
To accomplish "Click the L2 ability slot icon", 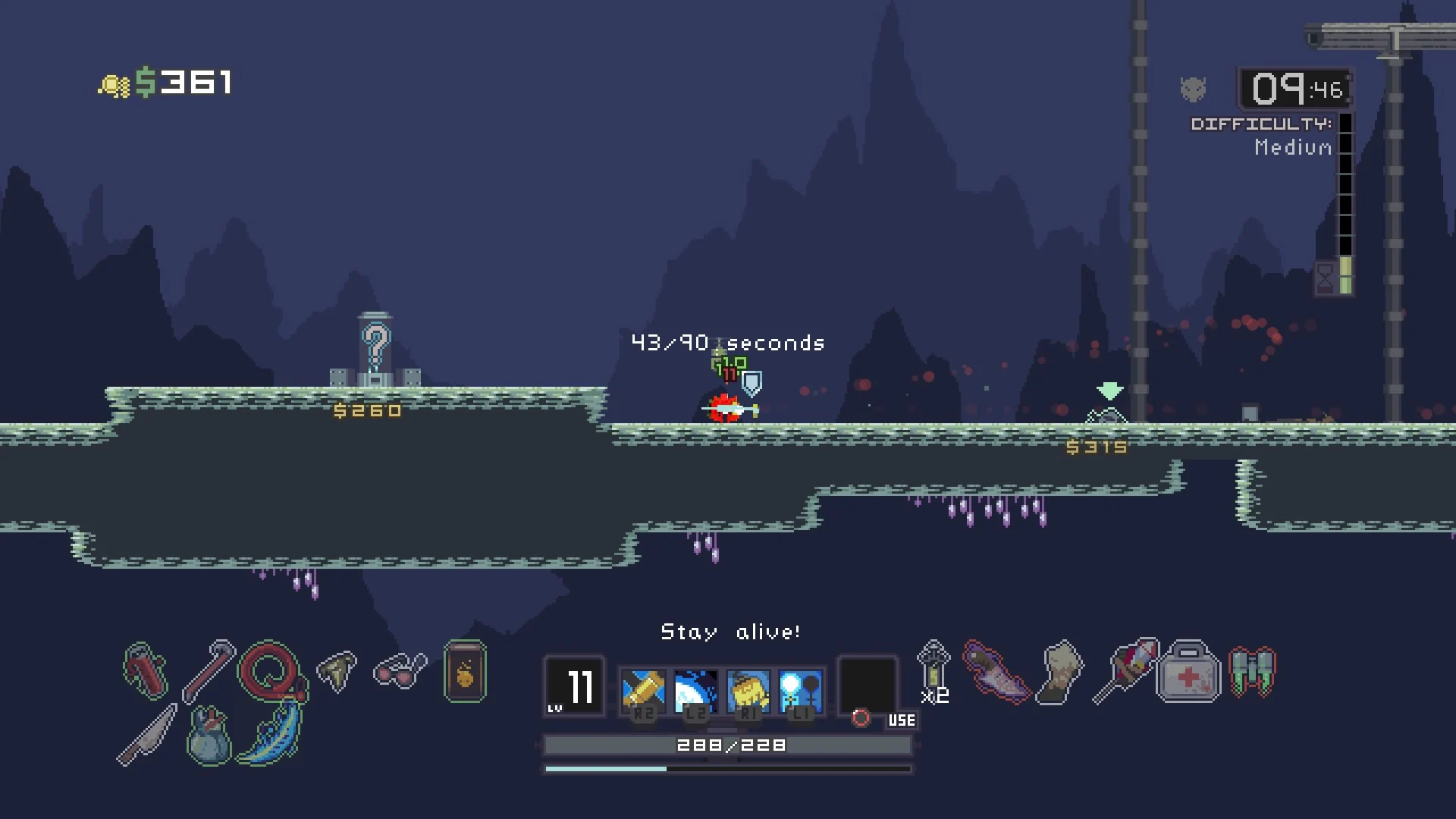I will (x=695, y=689).
